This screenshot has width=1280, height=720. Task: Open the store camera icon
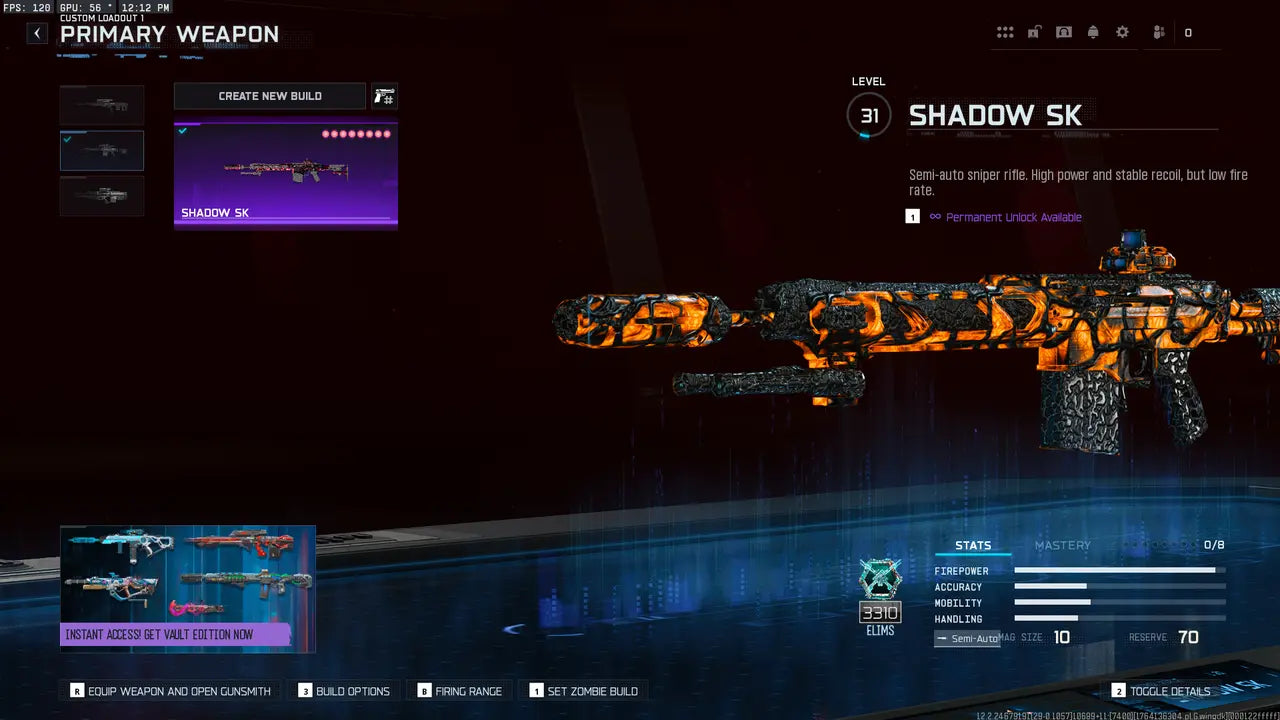[x=1064, y=32]
